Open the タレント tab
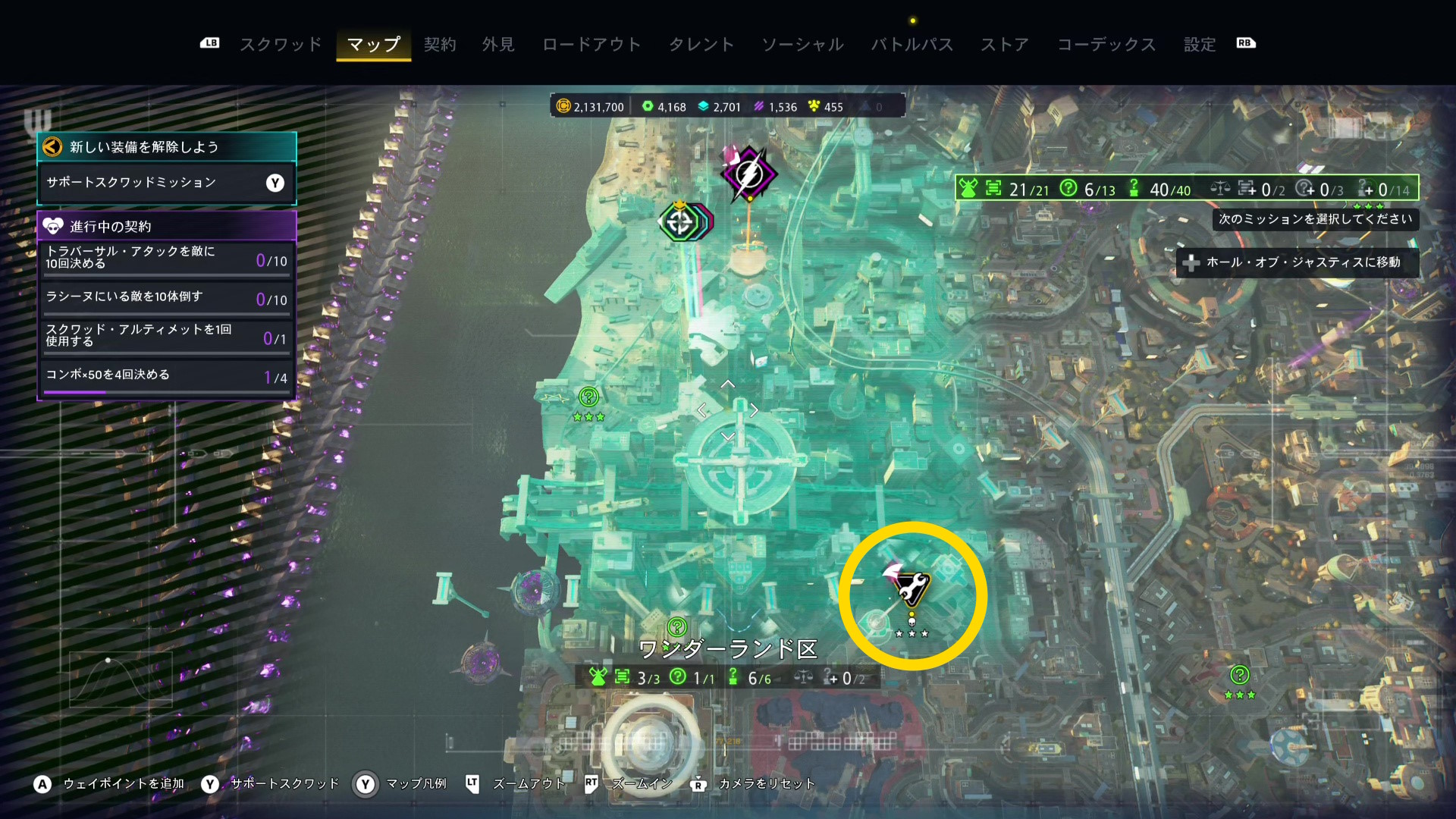This screenshot has width=1456, height=819. [x=701, y=45]
